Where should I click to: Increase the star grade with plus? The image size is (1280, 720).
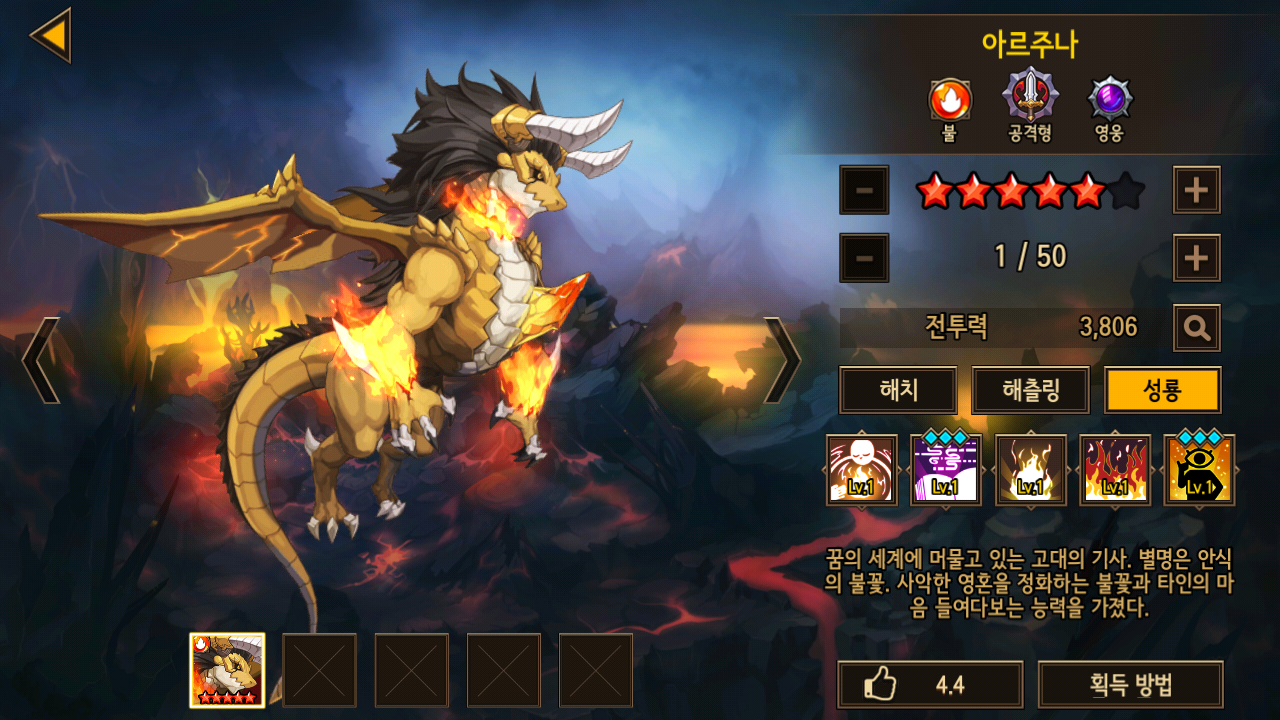(1196, 190)
